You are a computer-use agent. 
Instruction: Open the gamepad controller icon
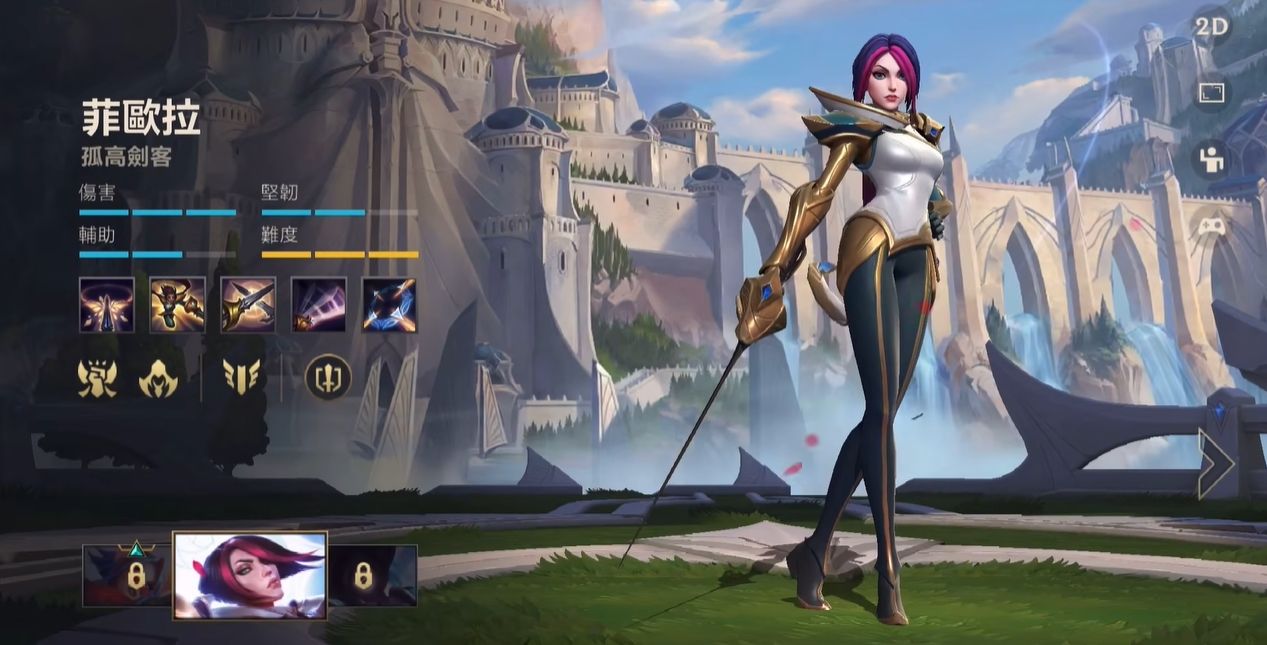1211,225
